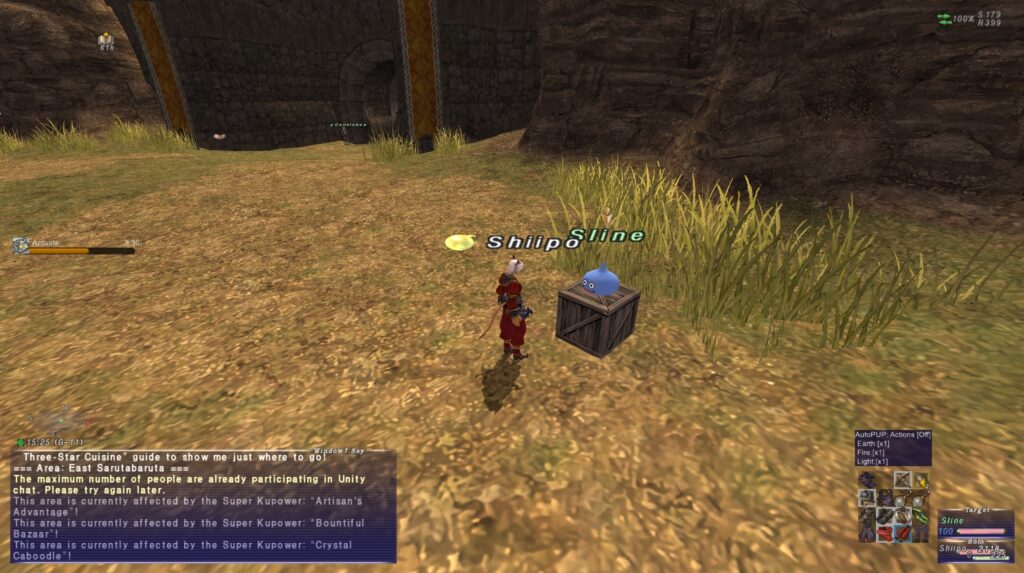Click the Shiipo solo party entry
1024x573 pixels.
pyautogui.click(x=975, y=552)
